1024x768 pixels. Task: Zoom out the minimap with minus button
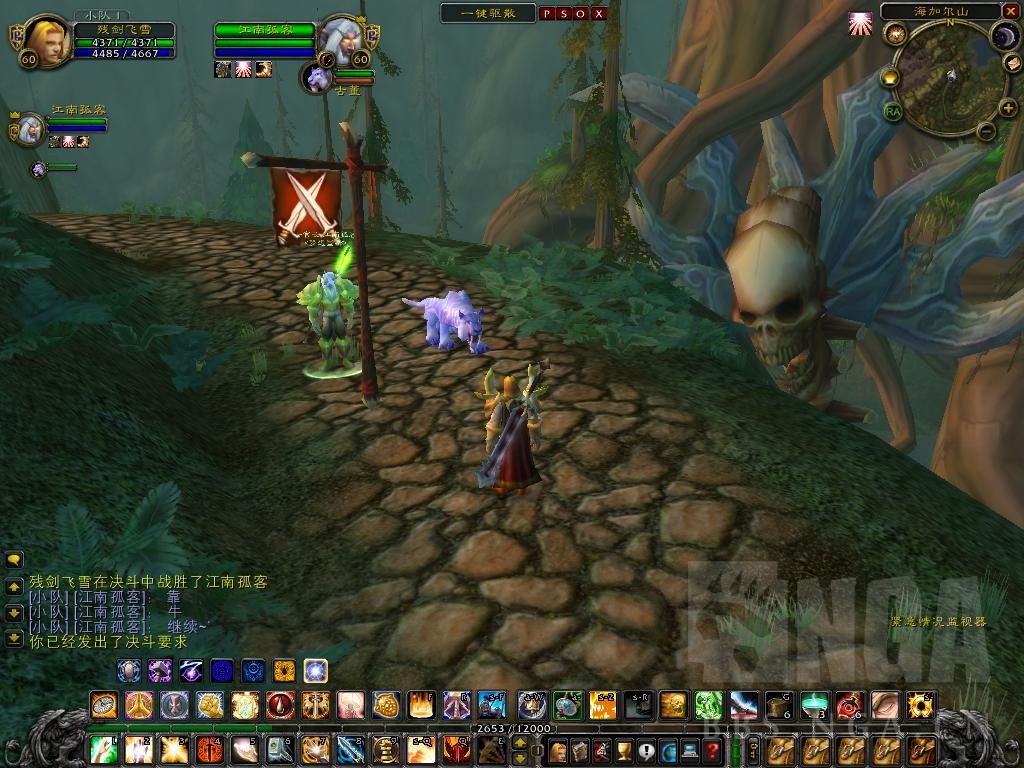click(984, 130)
